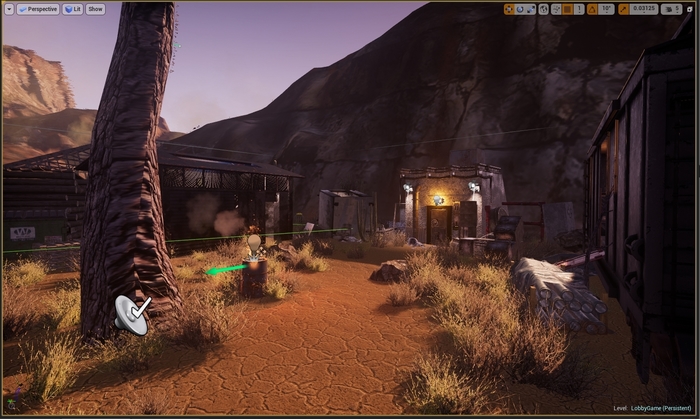
Task: Open the Perspective view mode menu
Action: tap(39, 9)
